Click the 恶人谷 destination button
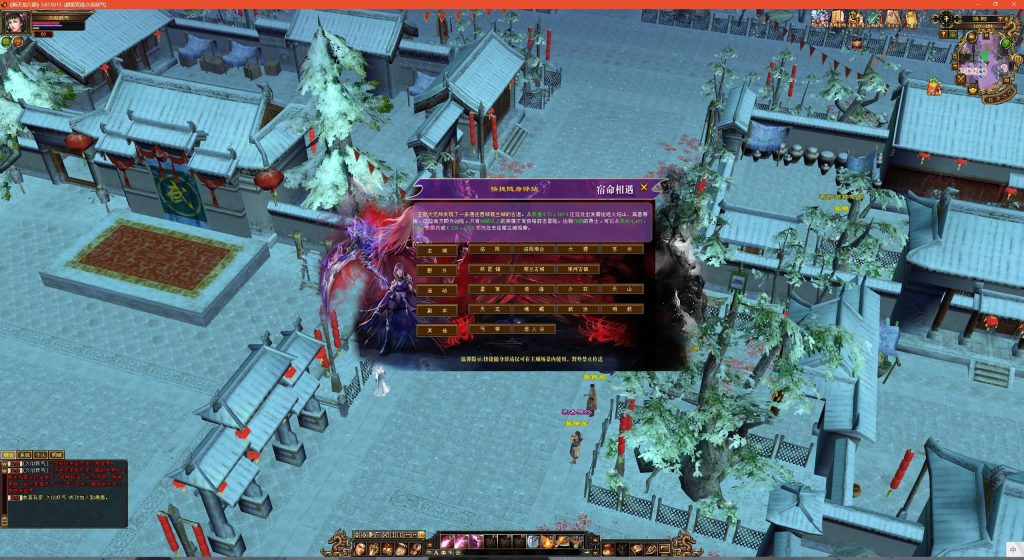 pyautogui.click(x=533, y=328)
